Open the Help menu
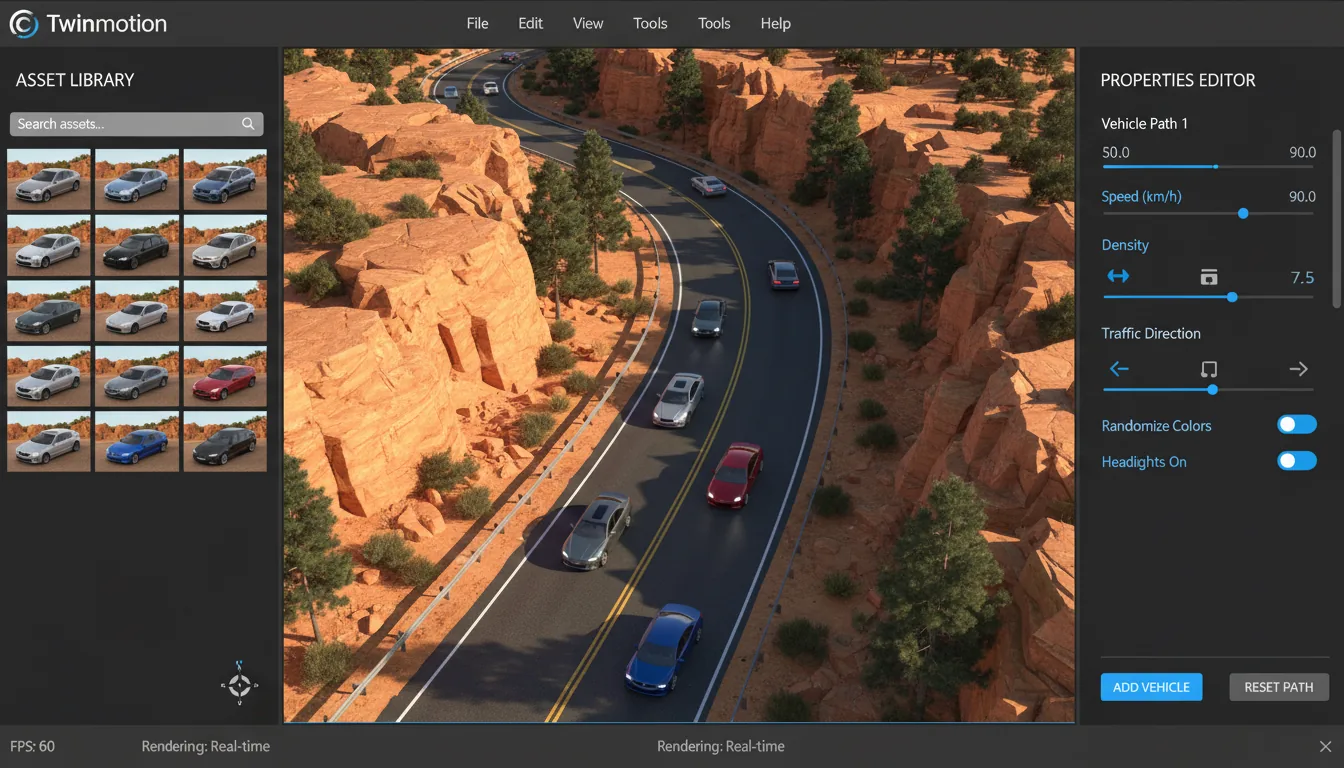1344x768 pixels. pos(775,23)
